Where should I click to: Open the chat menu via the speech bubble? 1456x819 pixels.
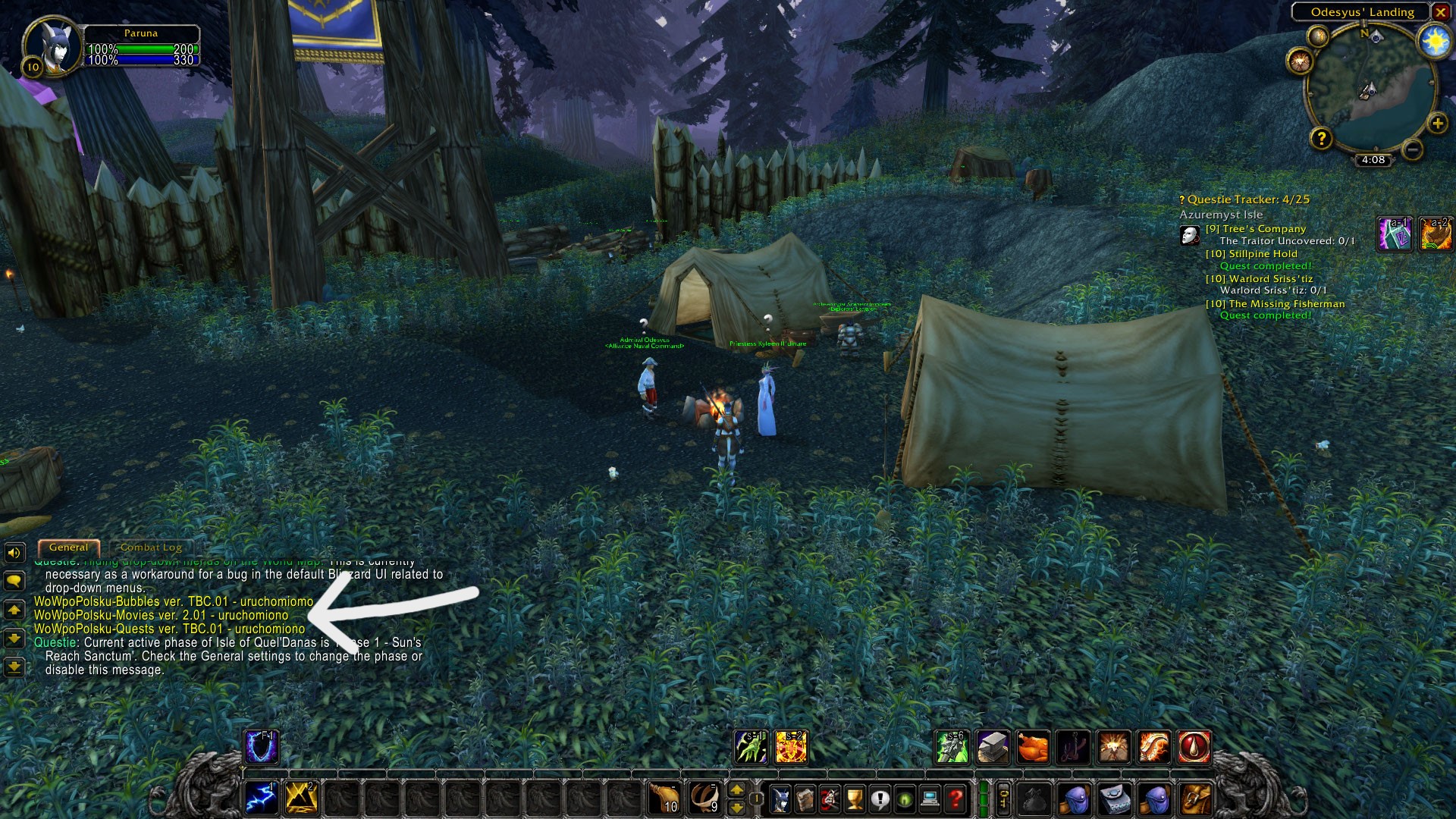[14, 581]
